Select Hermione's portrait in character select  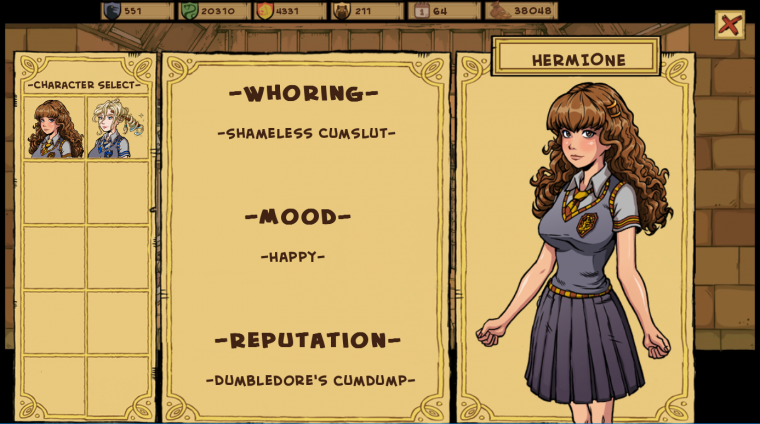tap(54, 128)
